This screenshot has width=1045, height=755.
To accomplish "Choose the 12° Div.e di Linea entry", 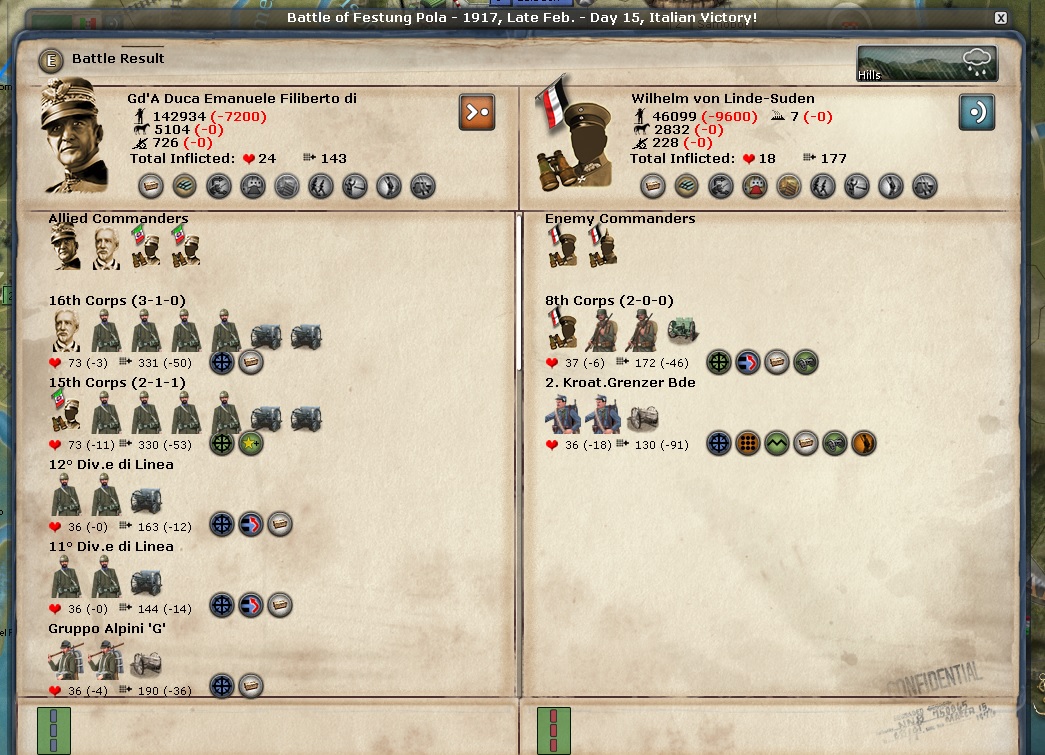I will pyautogui.click(x=111, y=465).
